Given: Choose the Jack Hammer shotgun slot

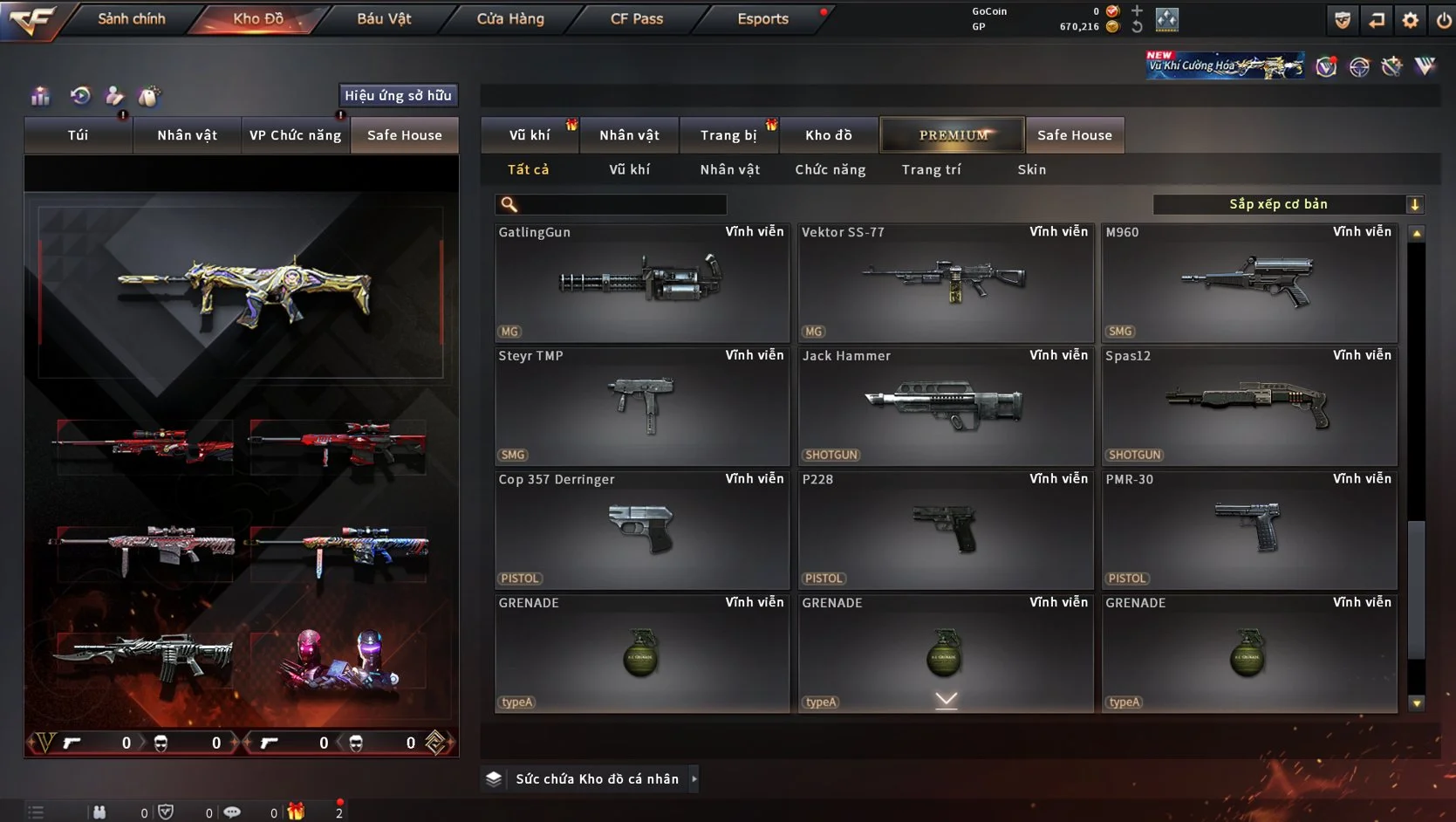Looking at the screenshot, I should [x=946, y=406].
